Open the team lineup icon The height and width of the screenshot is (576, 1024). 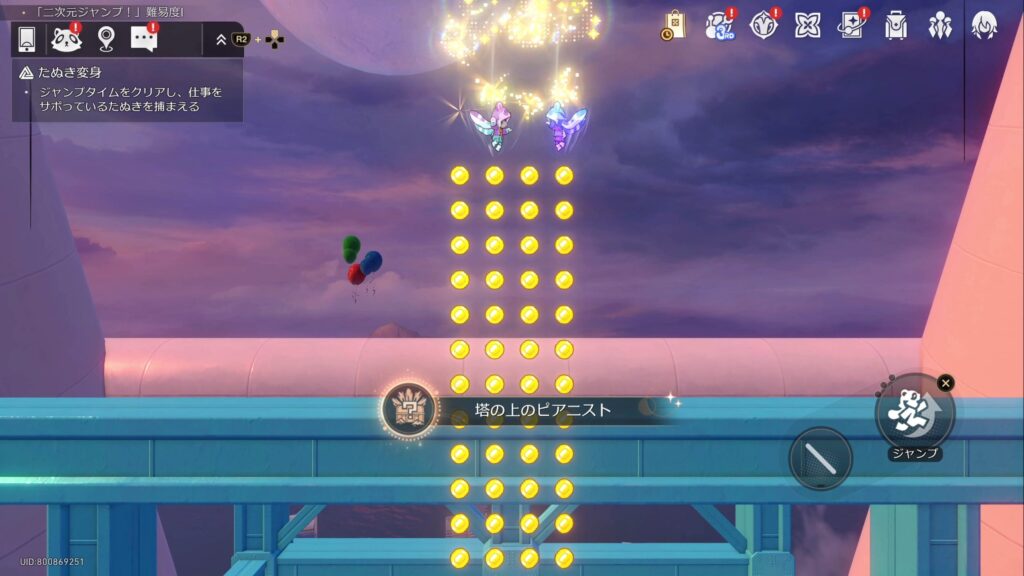click(x=940, y=26)
